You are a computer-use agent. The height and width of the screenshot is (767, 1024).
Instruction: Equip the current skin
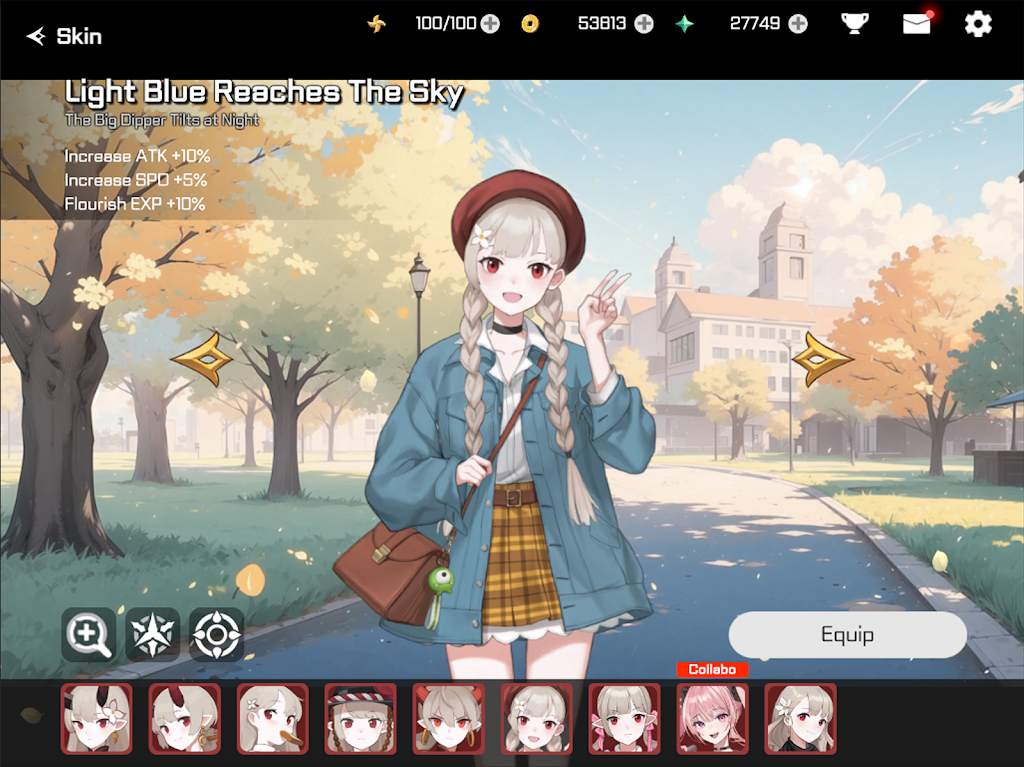pos(847,635)
